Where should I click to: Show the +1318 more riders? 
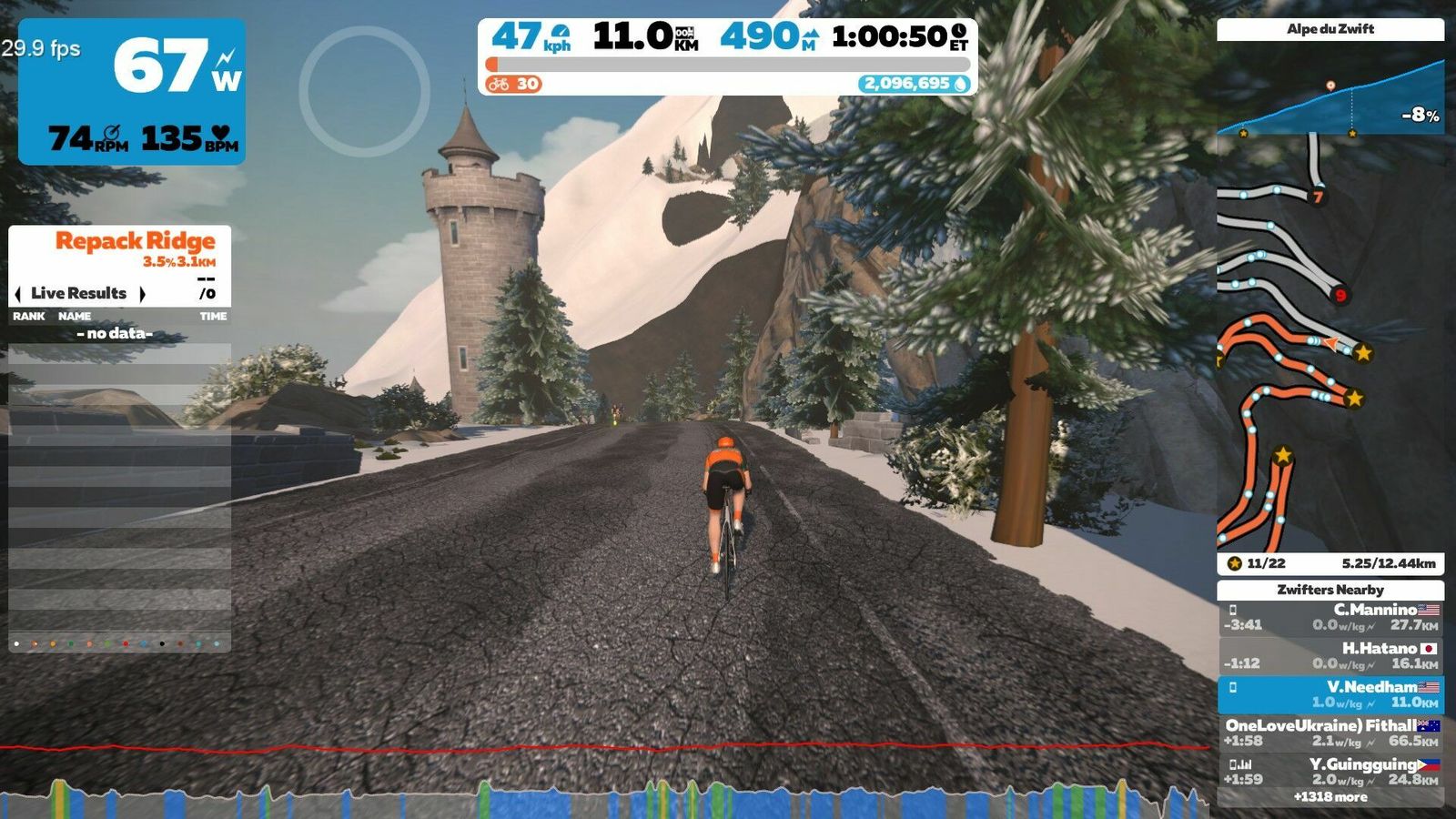(1330, 797)
